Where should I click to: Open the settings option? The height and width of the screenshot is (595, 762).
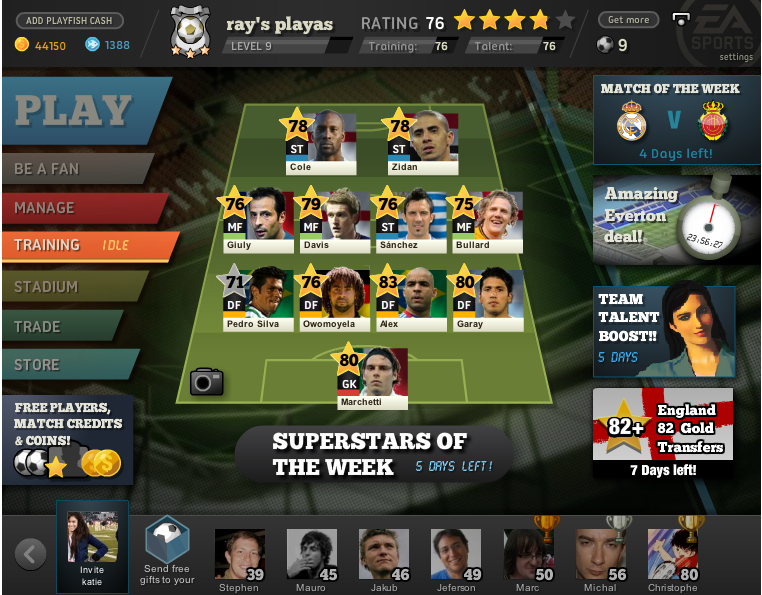pos(735,57)
